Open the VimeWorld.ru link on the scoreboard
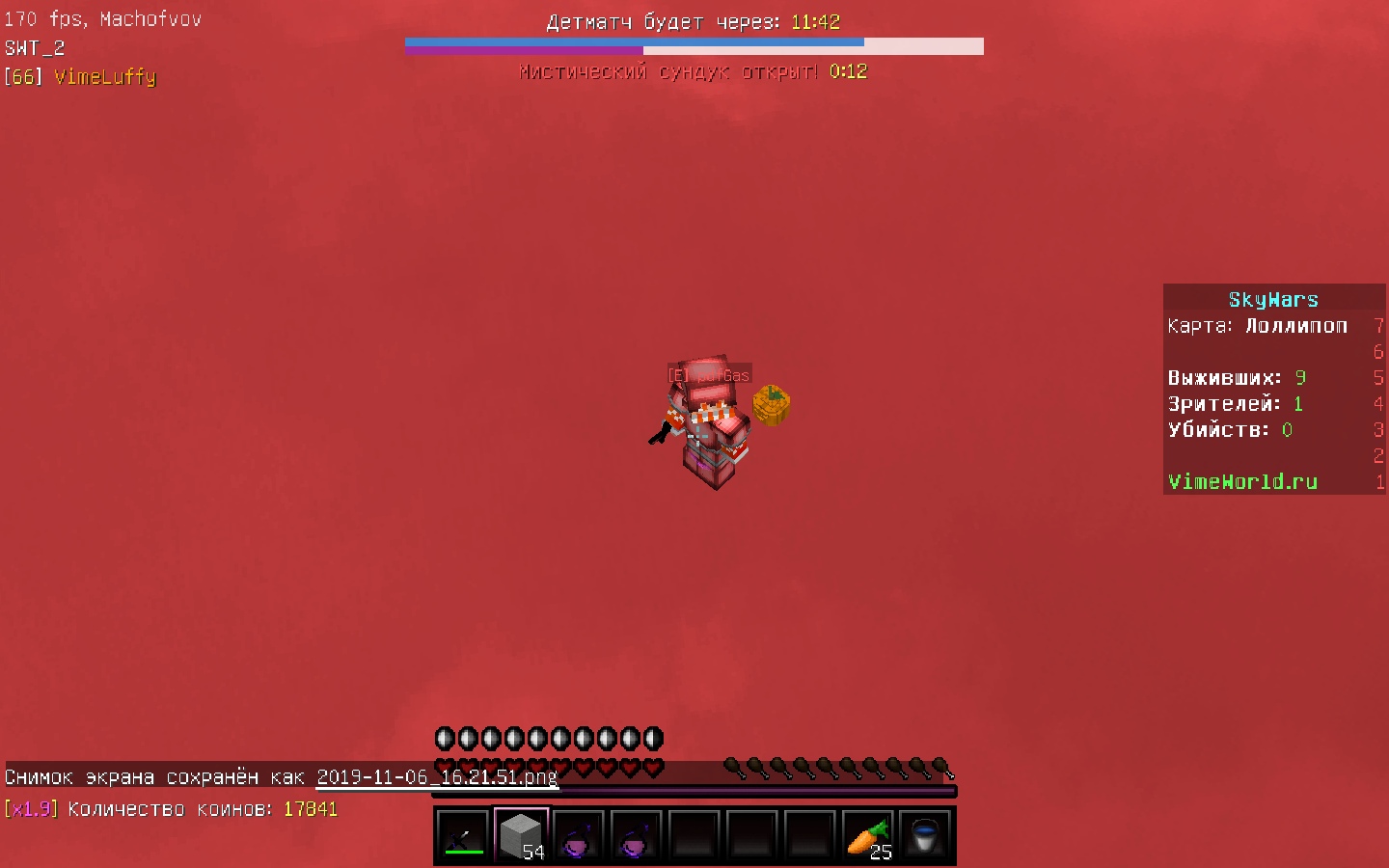This screenshot has width=1389, height=868. pos(1242,481)
